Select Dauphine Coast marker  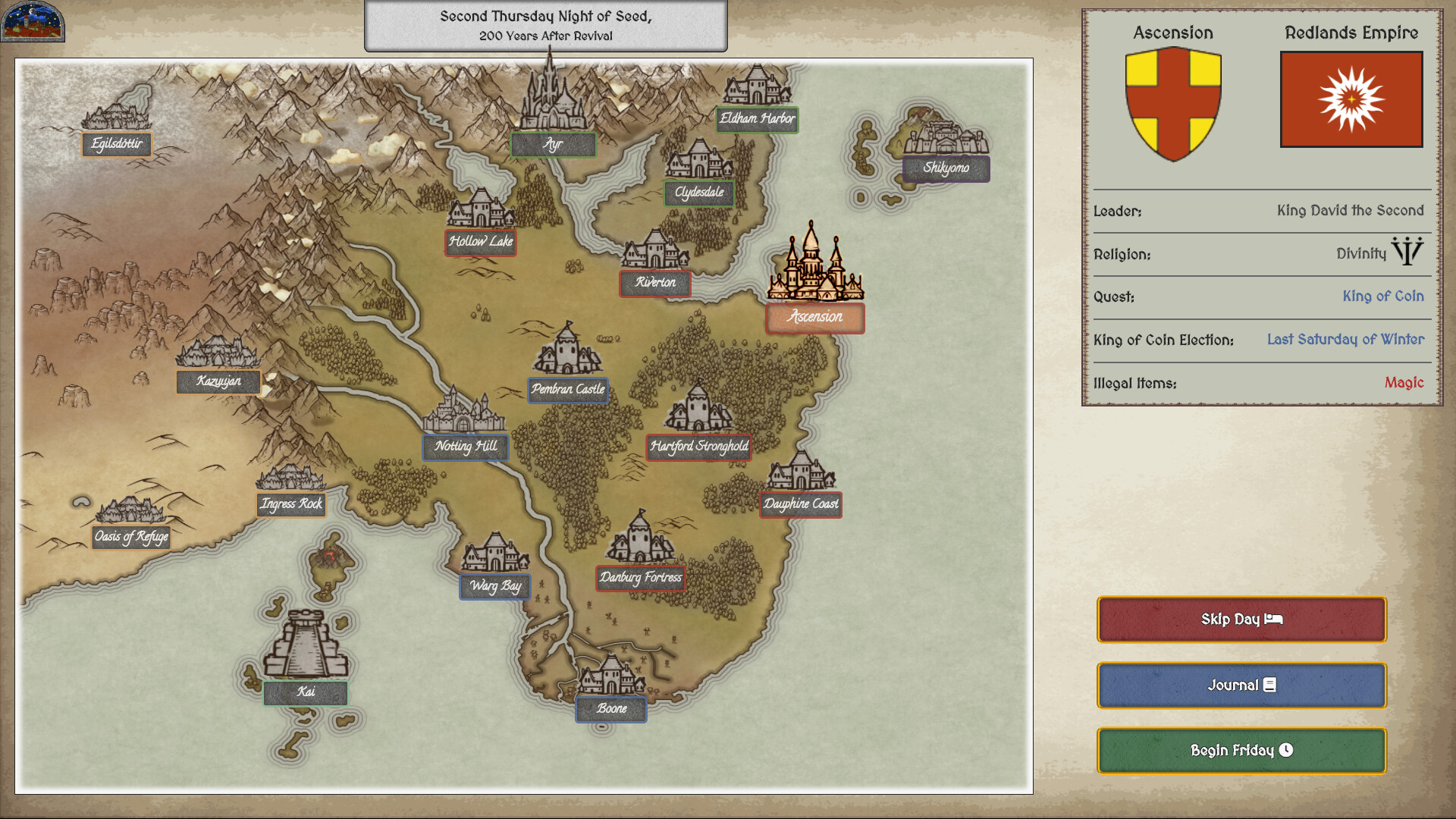pyautogui.click(x=801, y=504)
